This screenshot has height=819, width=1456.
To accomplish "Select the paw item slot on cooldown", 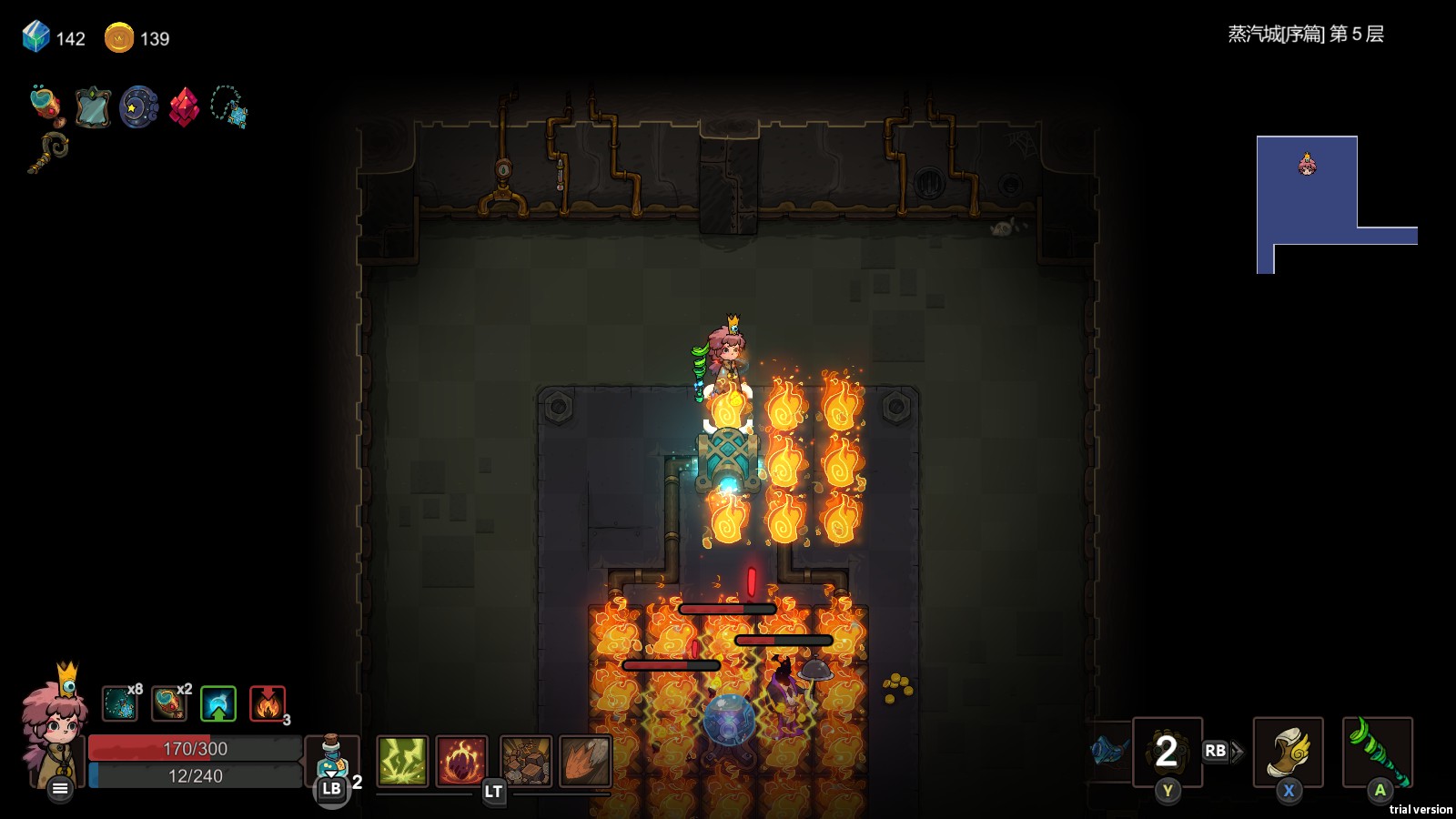I will tap(1167, 752).
